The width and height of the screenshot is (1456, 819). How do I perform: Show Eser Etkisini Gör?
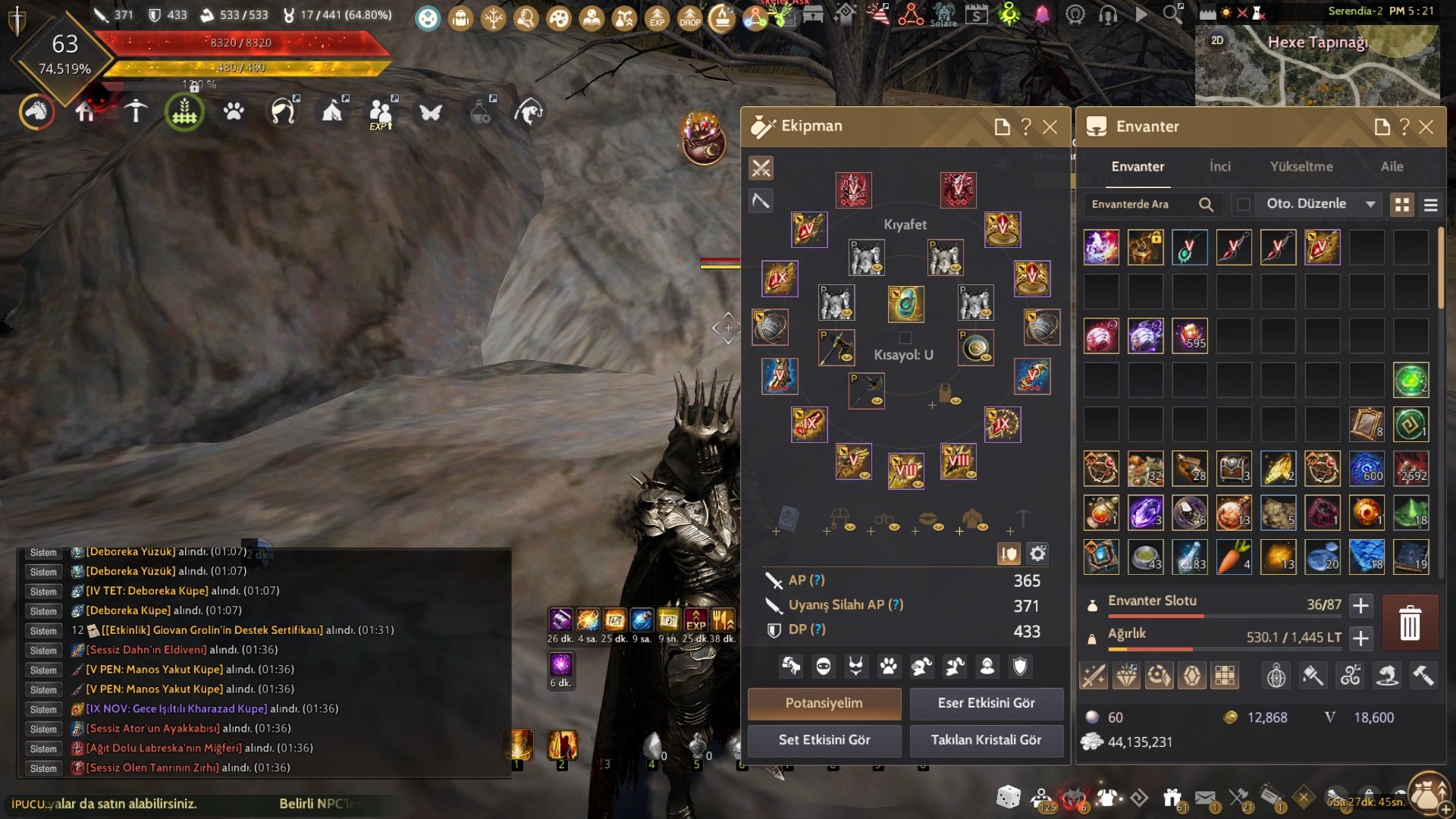tap(986, 703)
